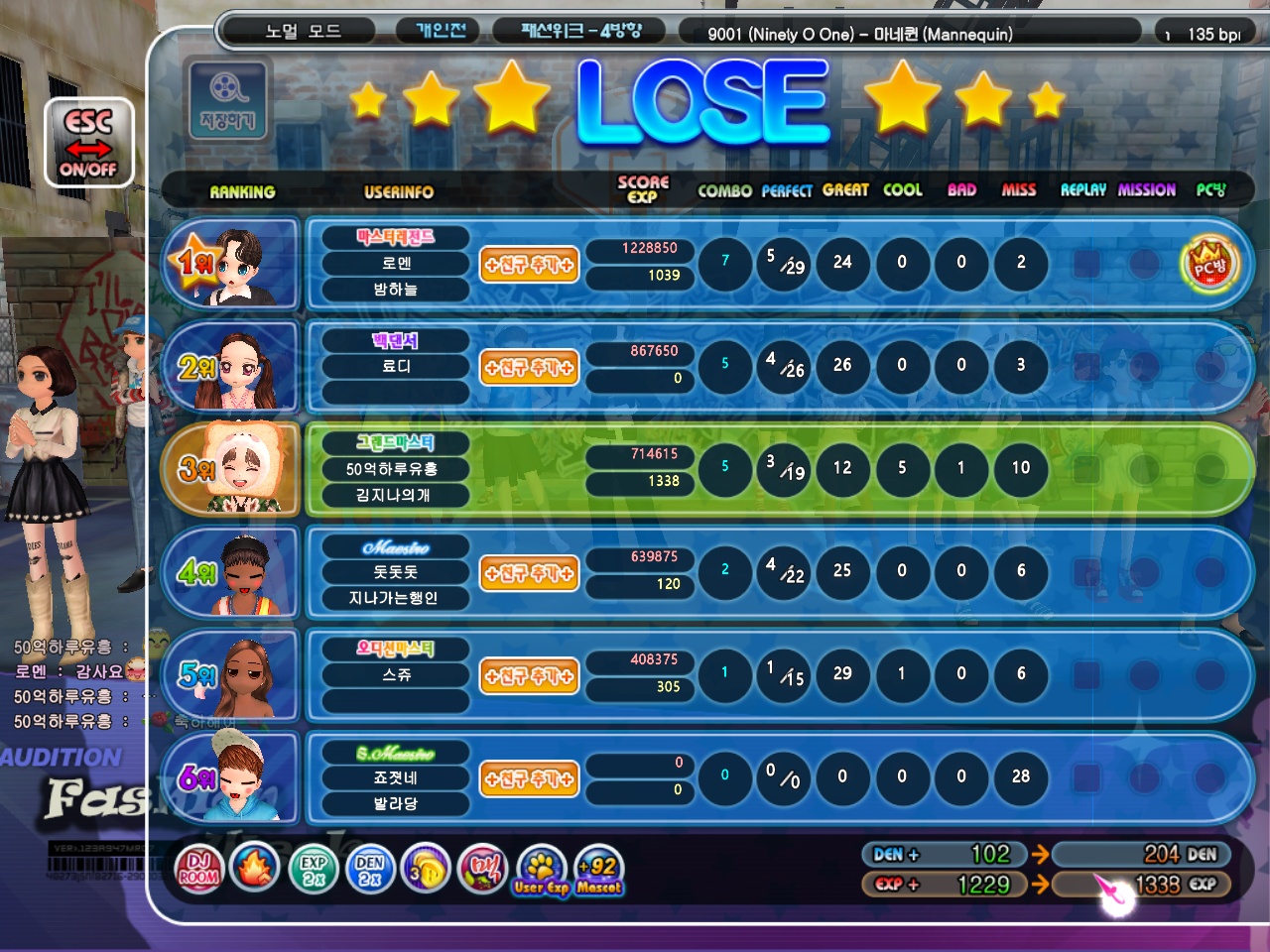1270x952 pixels.
Task: Send friend request to fourth-place player 돗돗돗
Action: [529, 573]
